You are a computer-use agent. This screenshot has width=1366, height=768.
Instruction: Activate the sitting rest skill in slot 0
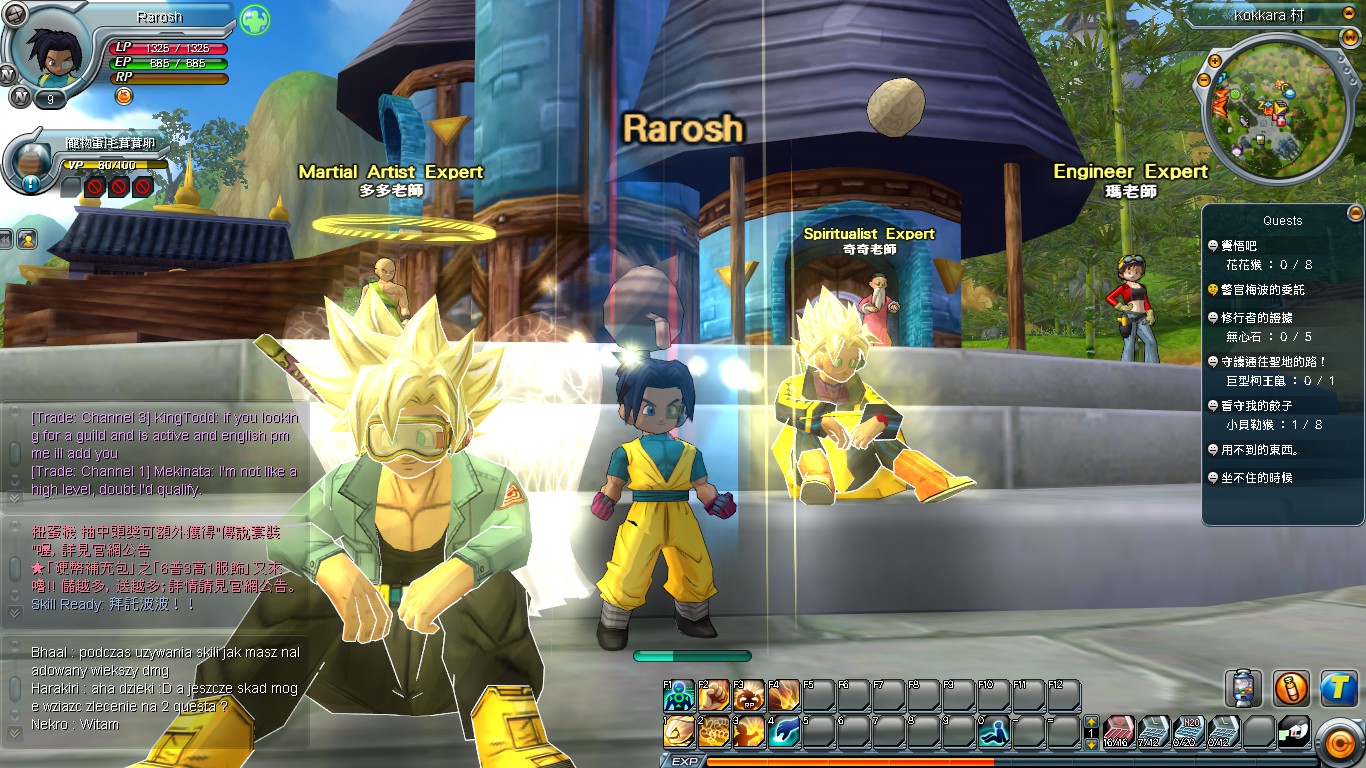(x=993, y=731)
